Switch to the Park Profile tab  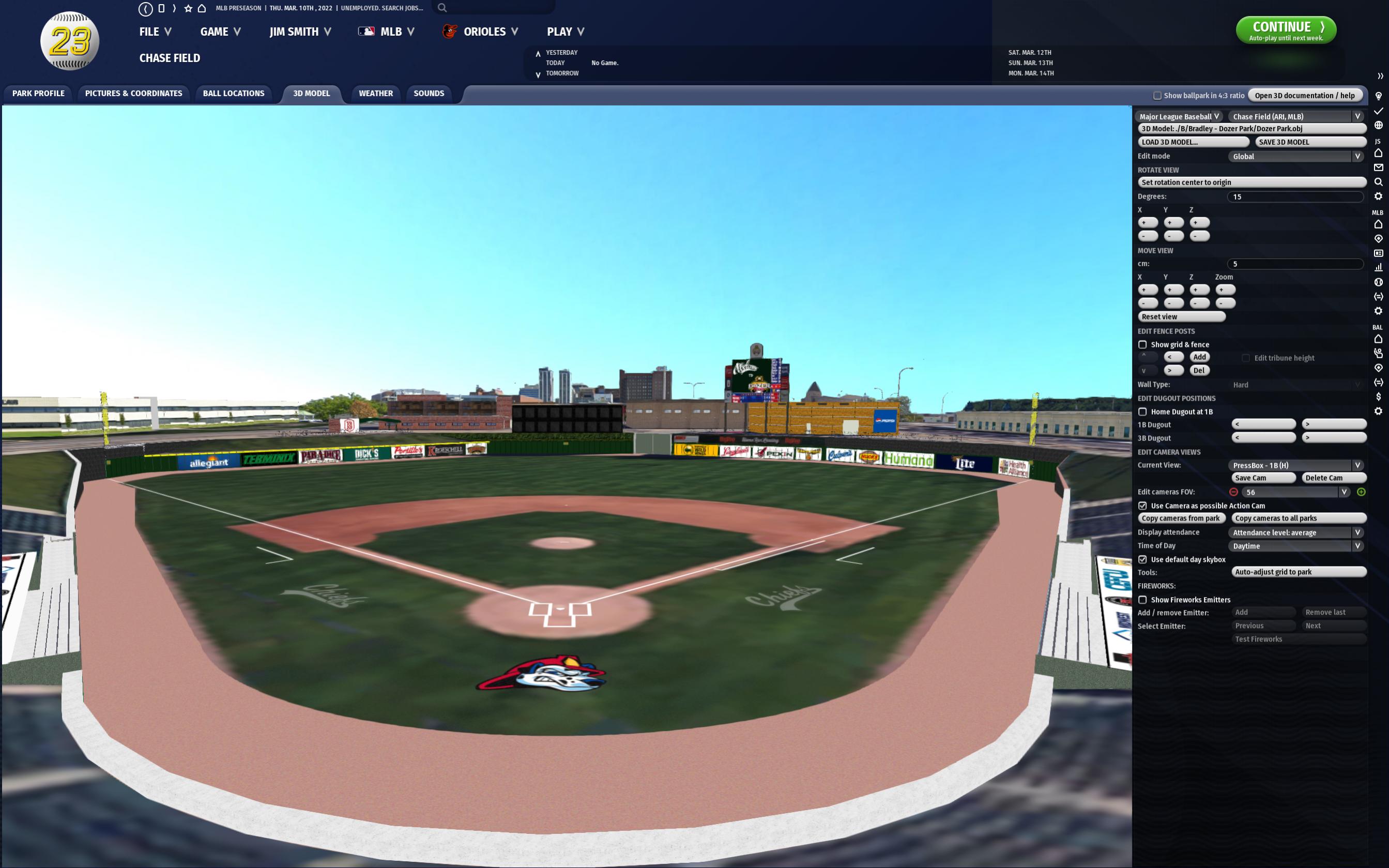click(38, 94)
